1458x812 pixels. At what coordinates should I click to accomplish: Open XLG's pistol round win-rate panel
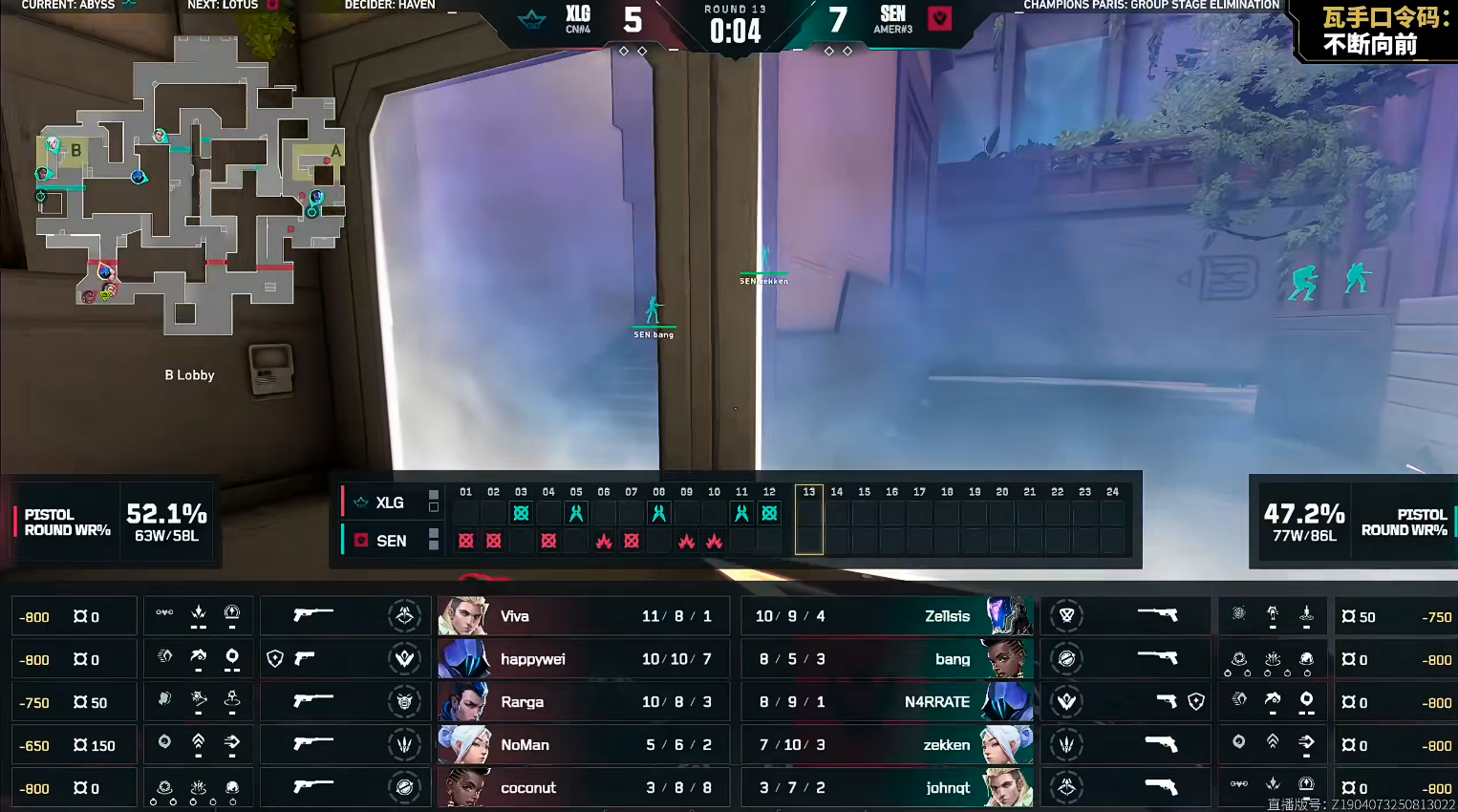[x=117, y=523]
